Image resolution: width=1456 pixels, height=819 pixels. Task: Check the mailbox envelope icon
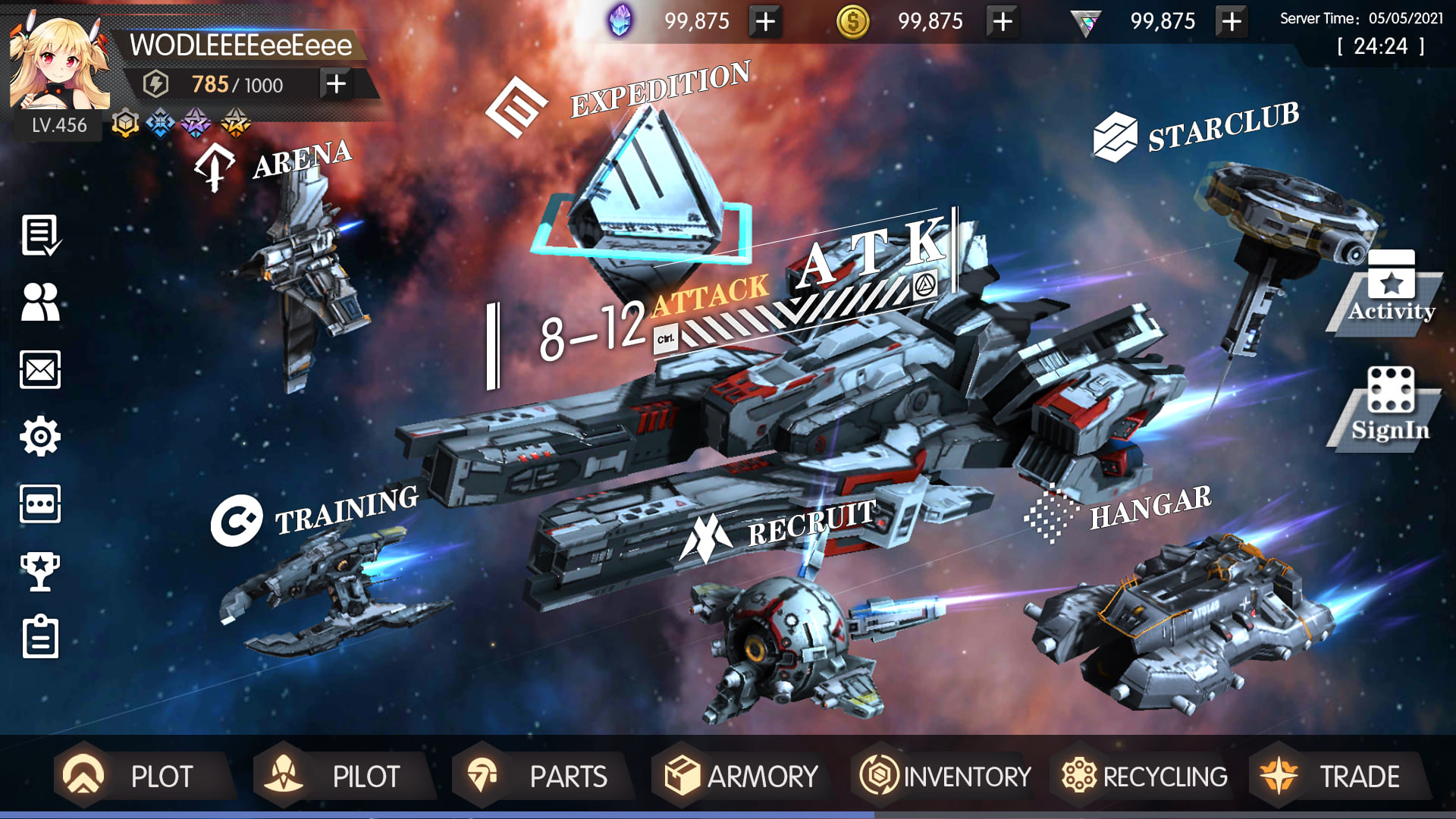[40, 370]
